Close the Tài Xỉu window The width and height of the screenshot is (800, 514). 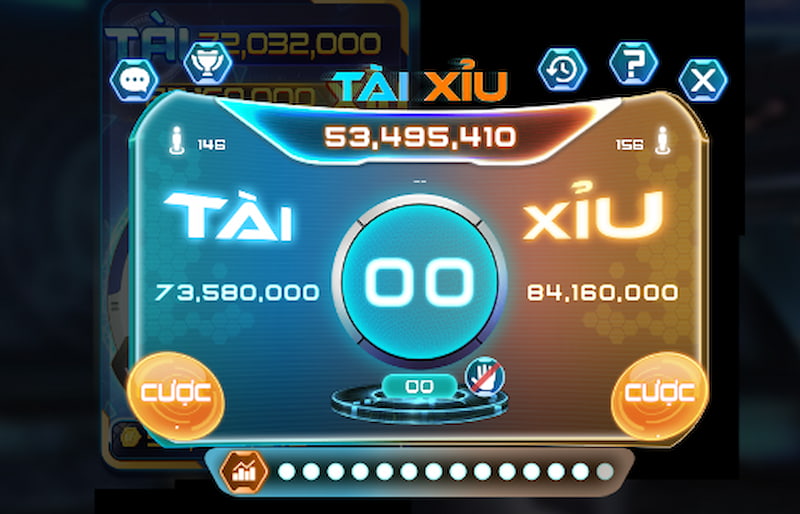click(x=703, y=80)
